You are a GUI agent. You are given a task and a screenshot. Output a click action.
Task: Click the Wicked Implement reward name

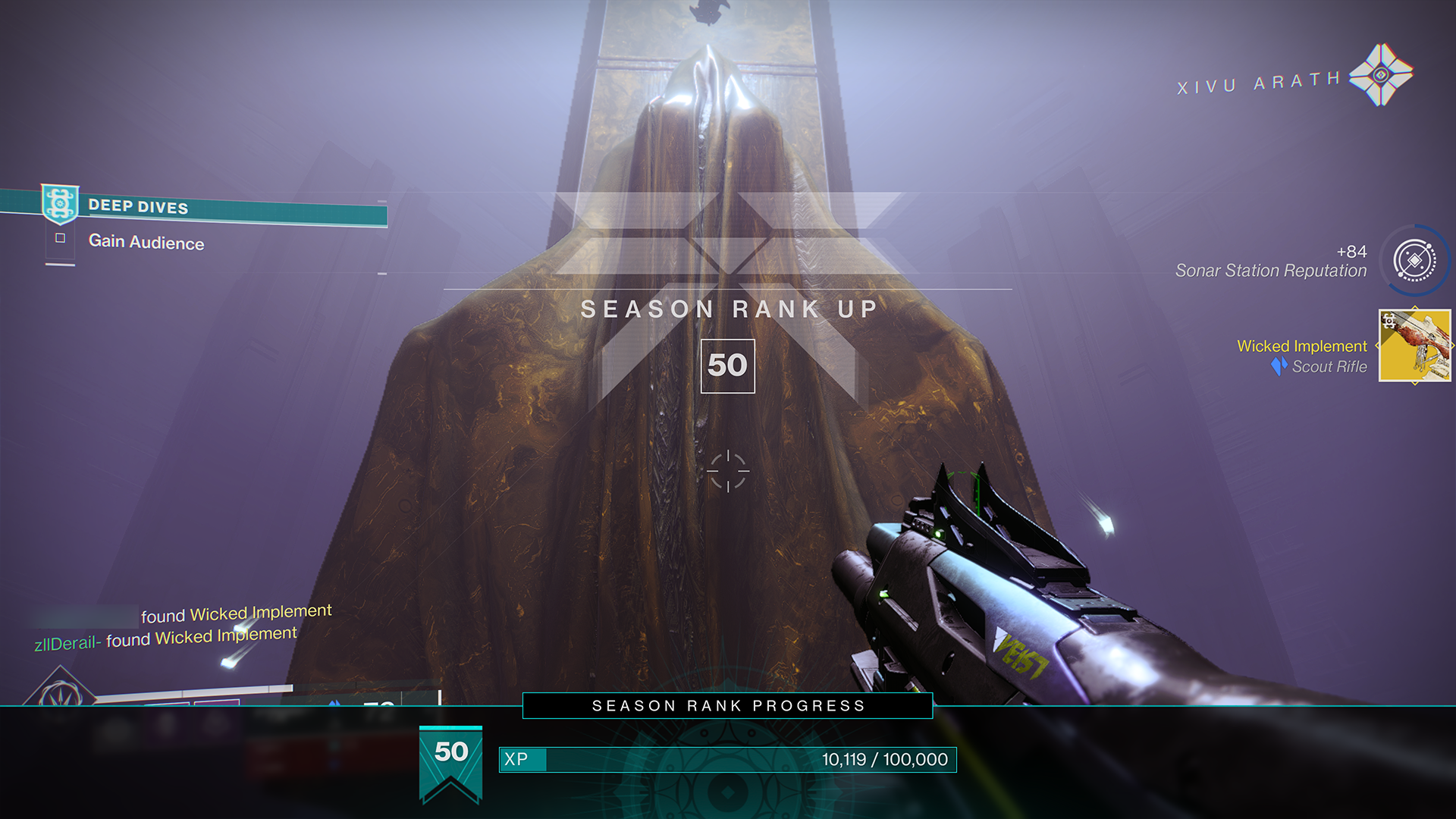(x=1303, y=346)
